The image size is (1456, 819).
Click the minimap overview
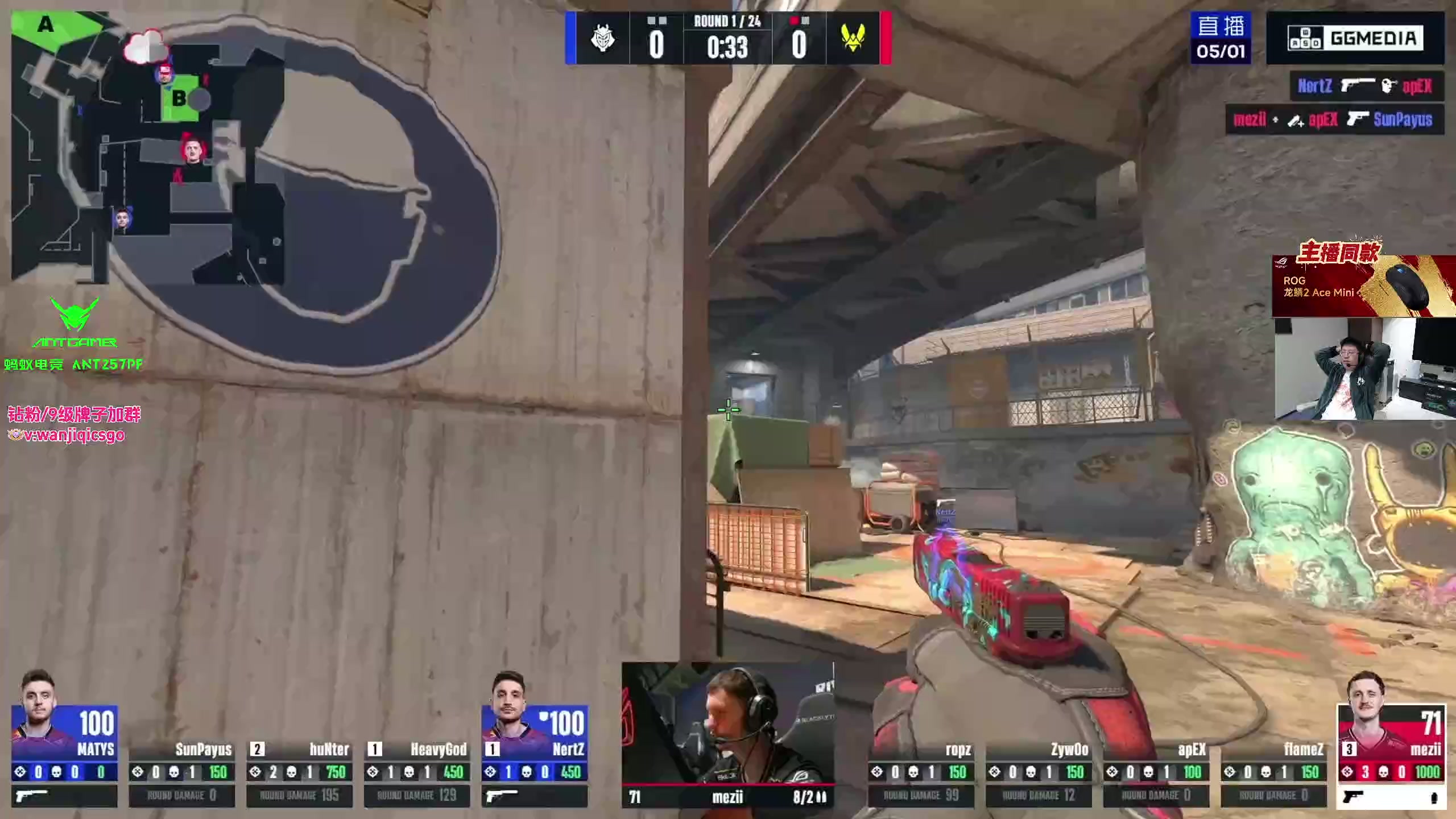(148, 148)
